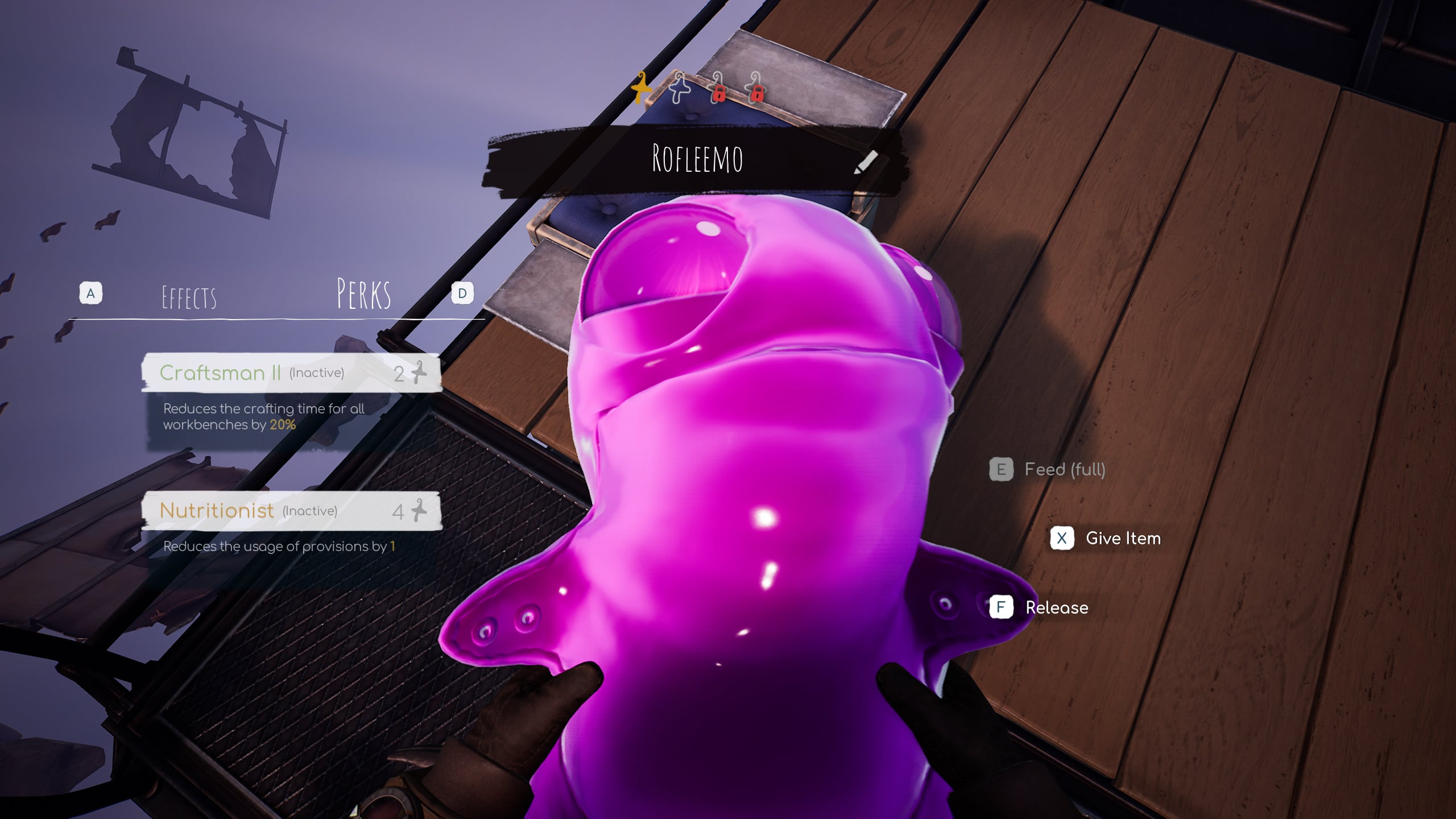Switch to the Effects tab
1456x819 pixels.
point(189,297)
